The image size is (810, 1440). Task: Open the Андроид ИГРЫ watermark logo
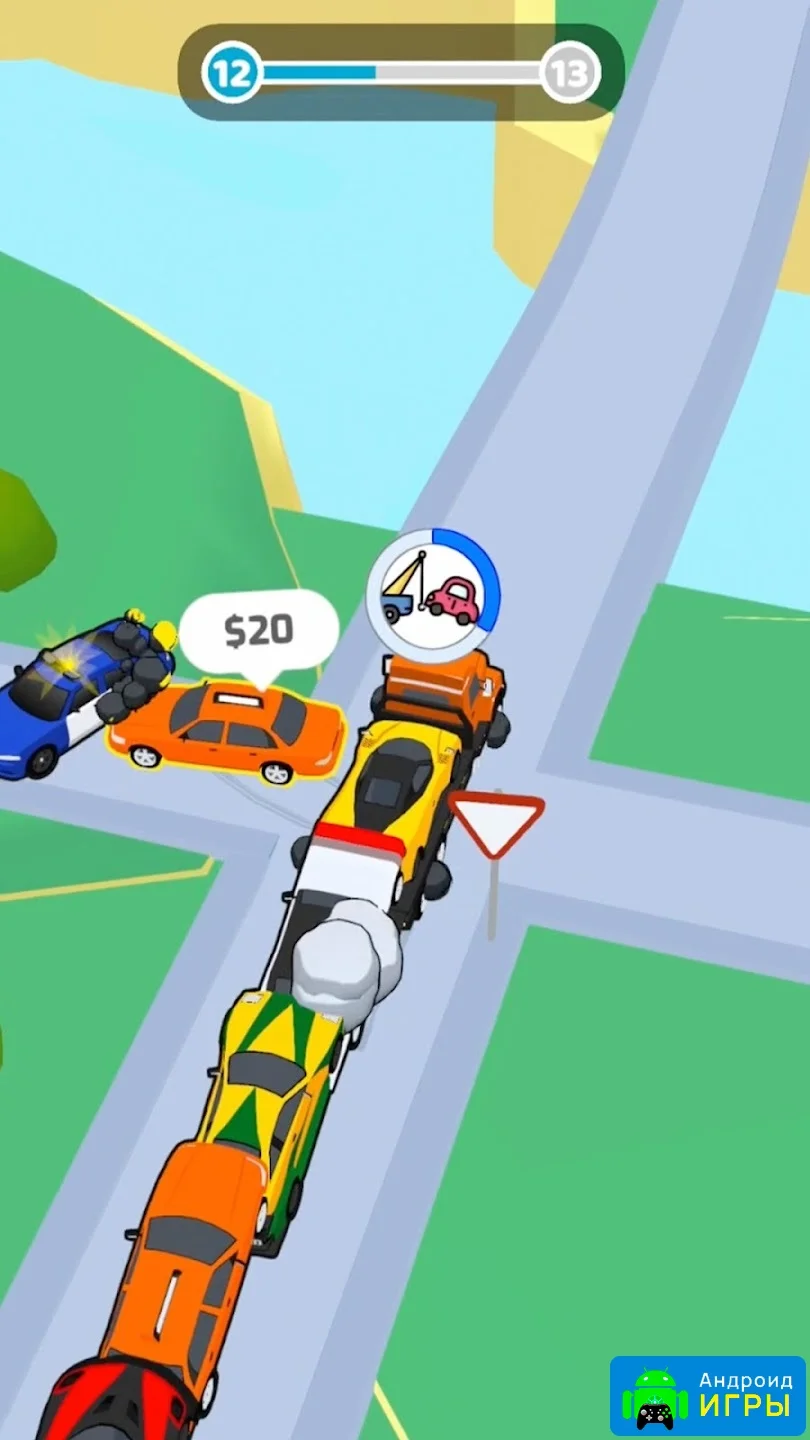pyautogui.click(x=707, y=1396)
